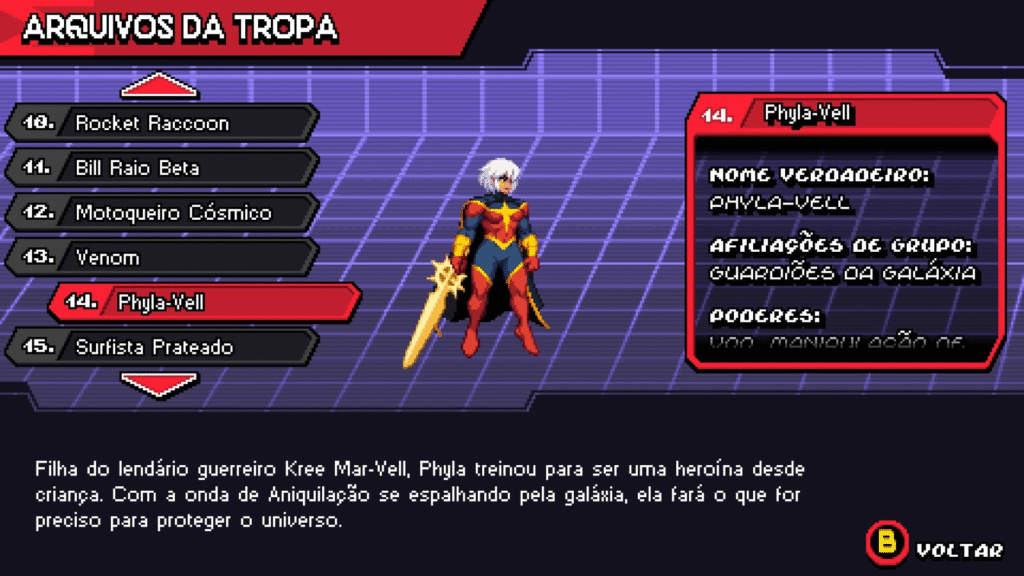Viewport: 1024px width, 576px height.
Task: Click the red down arrow below the list
Action: [x=158, y=384]
